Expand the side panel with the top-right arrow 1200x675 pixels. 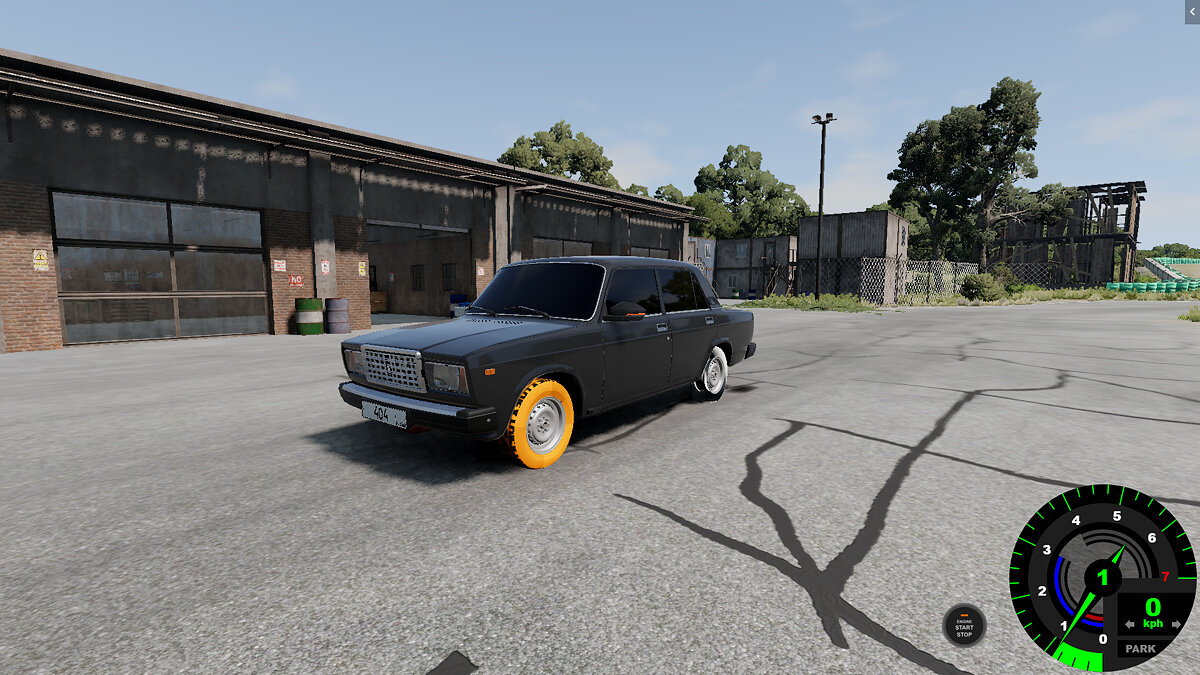(1191, 10)
